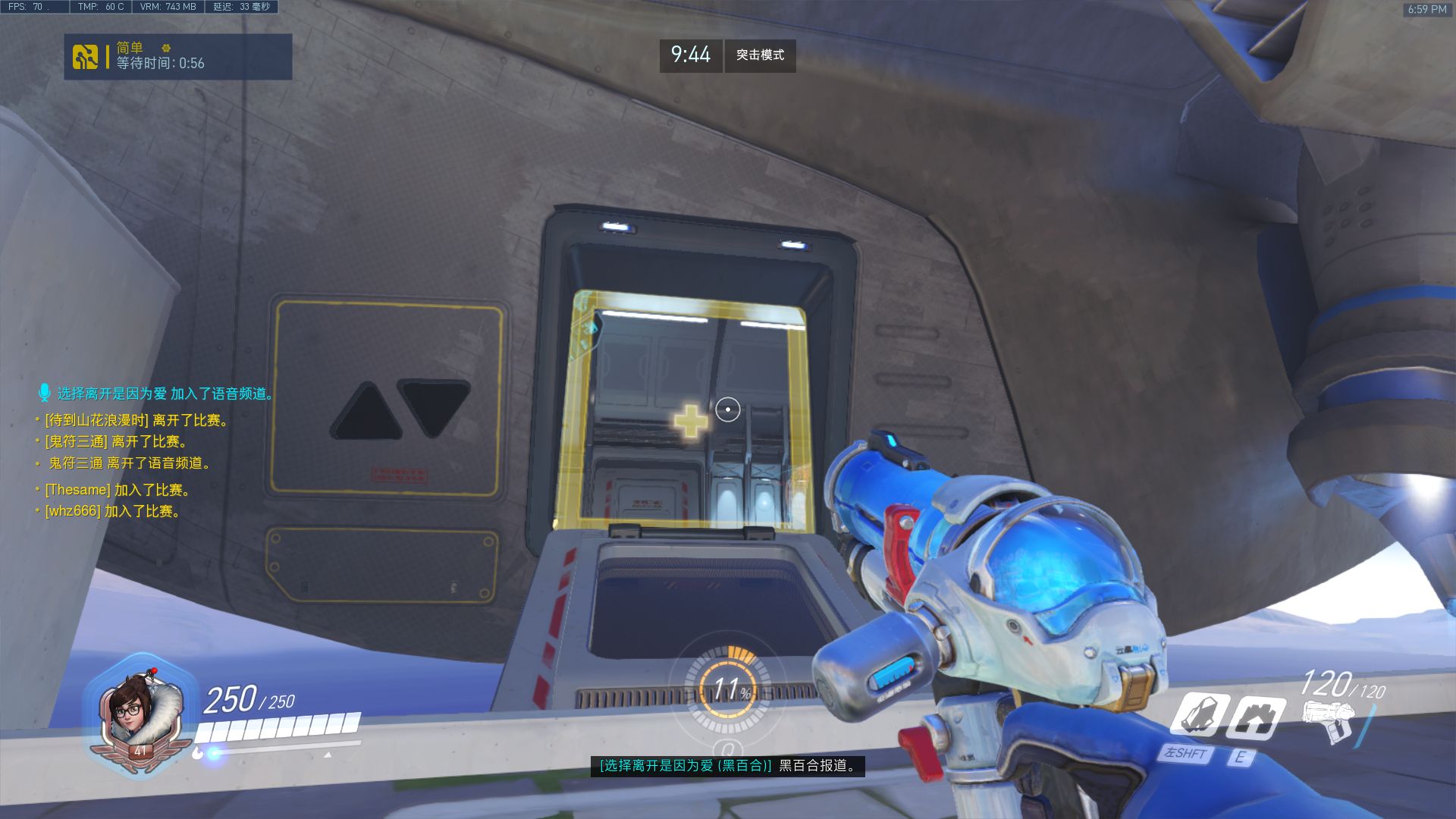Select the [whz666] joined match chat line

tap(112, 511)
